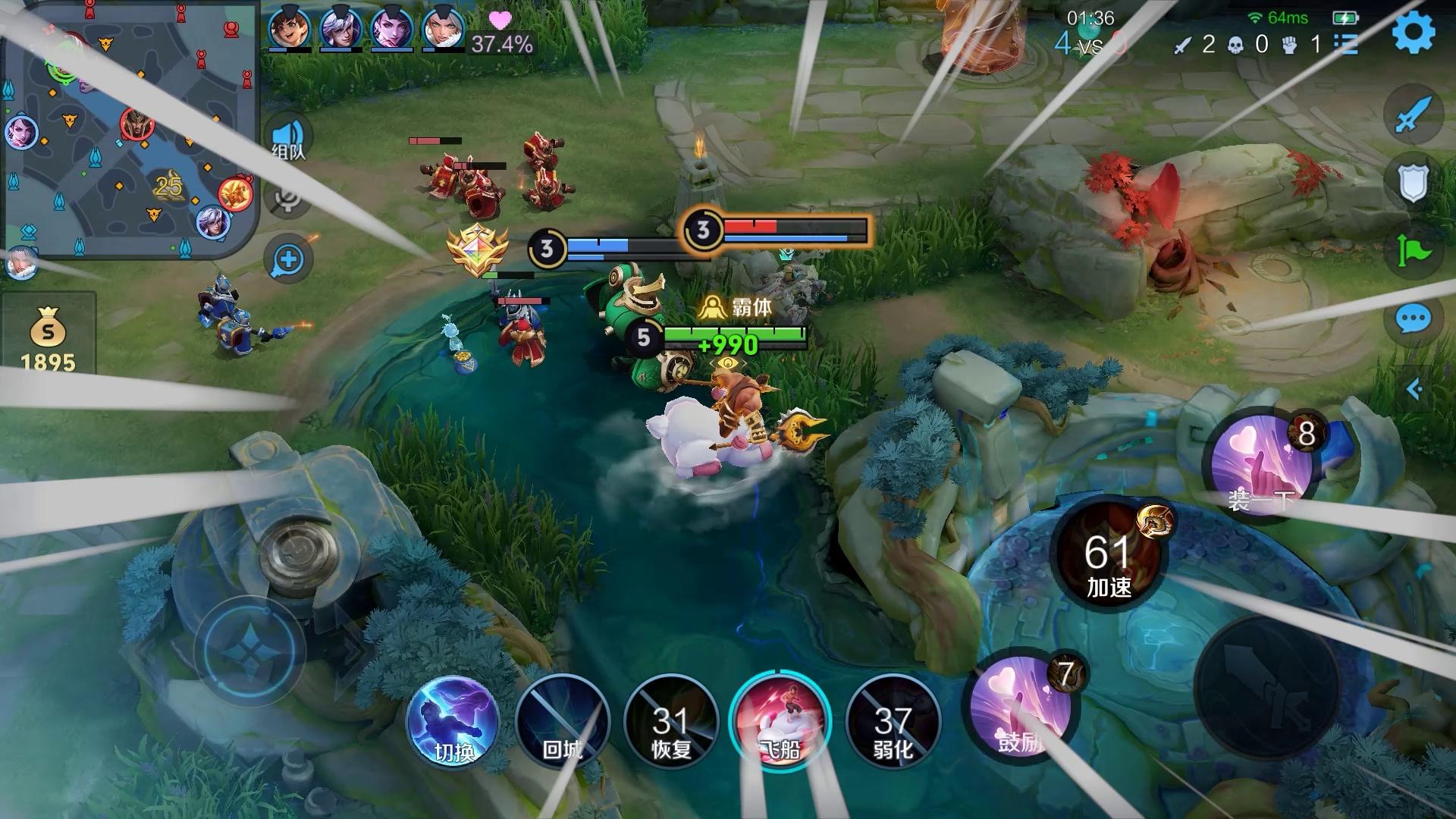Activate the 切换 switch skill

pos(453,721)
